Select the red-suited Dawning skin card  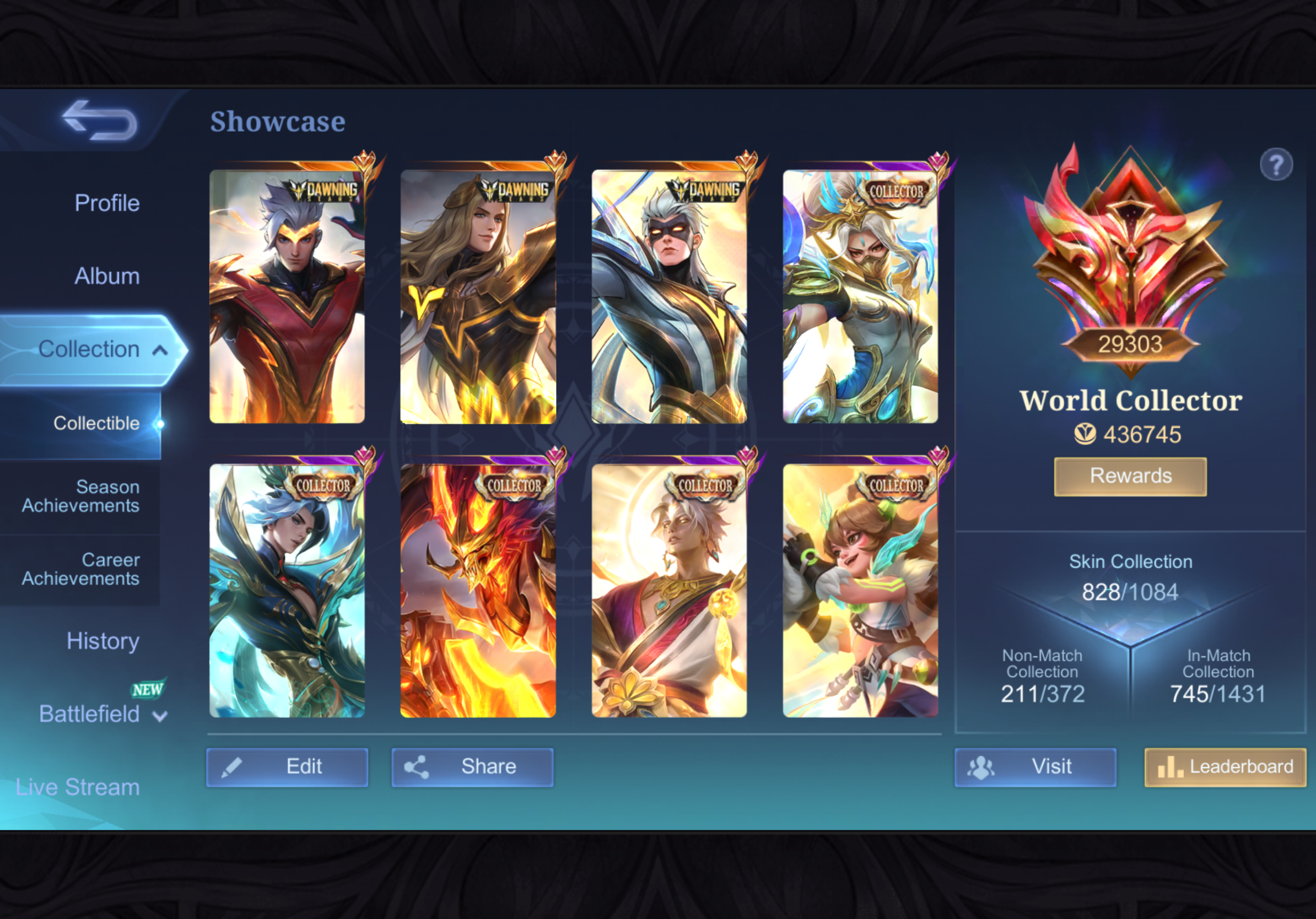287,297
